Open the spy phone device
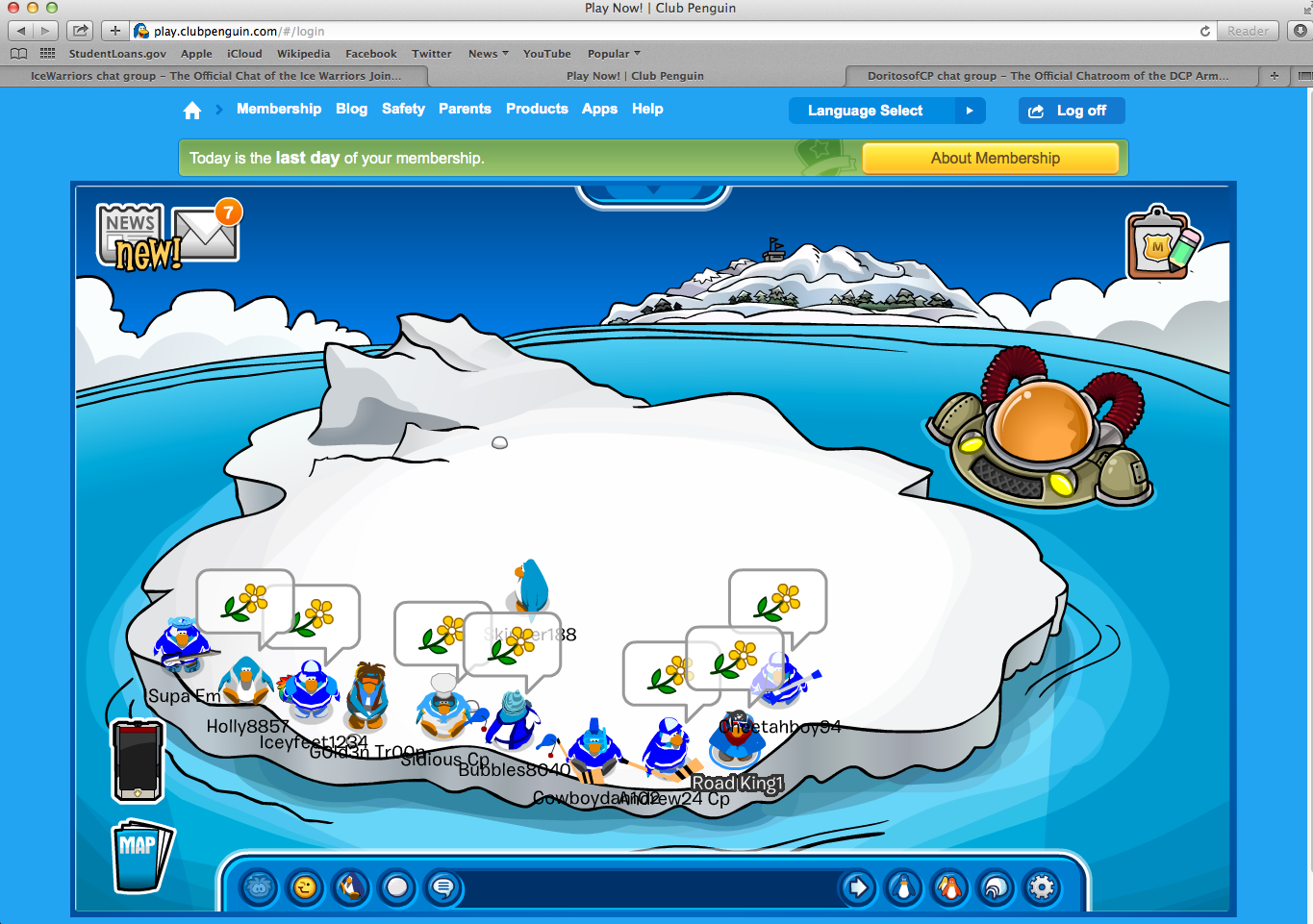Viewport: 1313px width, 924px height. coord(138,760)
